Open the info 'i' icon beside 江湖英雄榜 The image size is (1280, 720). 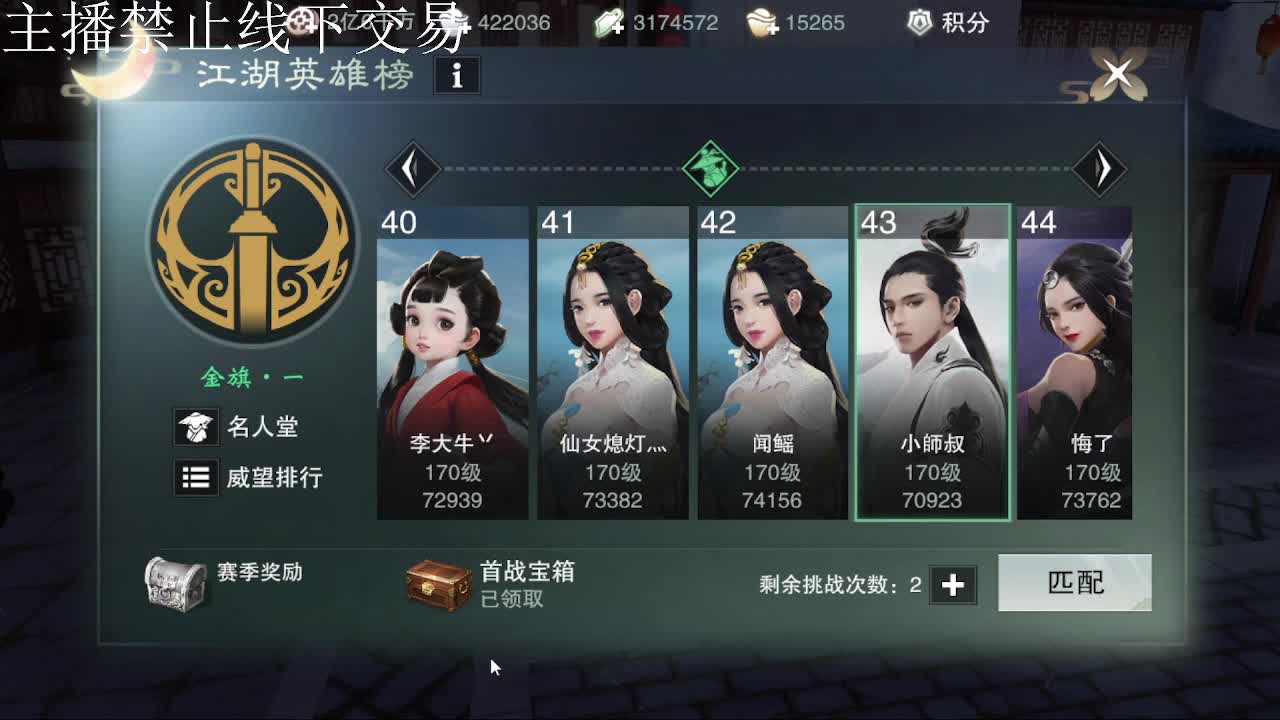pyautogui.click(x=458, y=75)
